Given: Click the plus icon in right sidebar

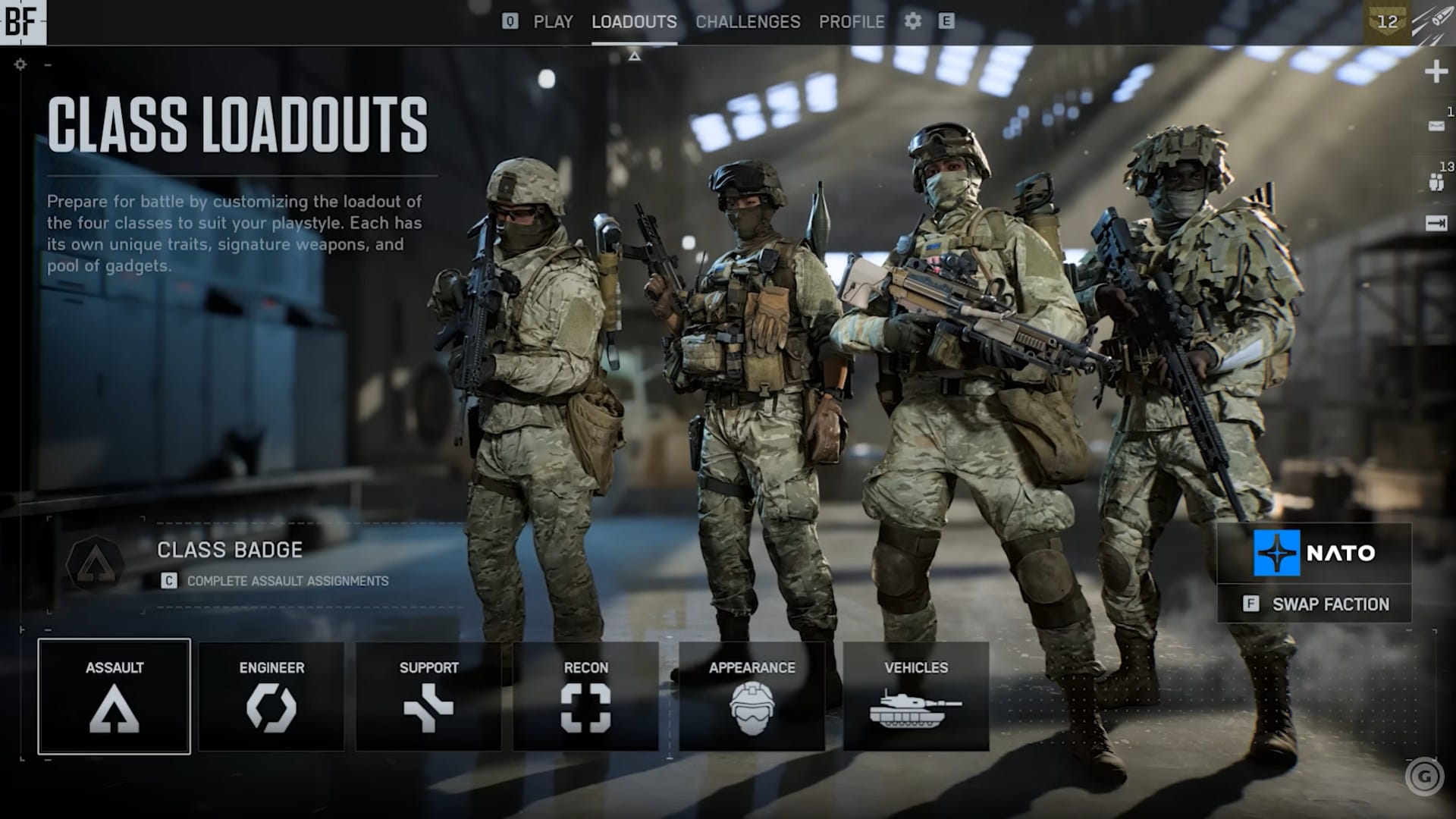Looking at the screenshot, I should pos(1436,72).
